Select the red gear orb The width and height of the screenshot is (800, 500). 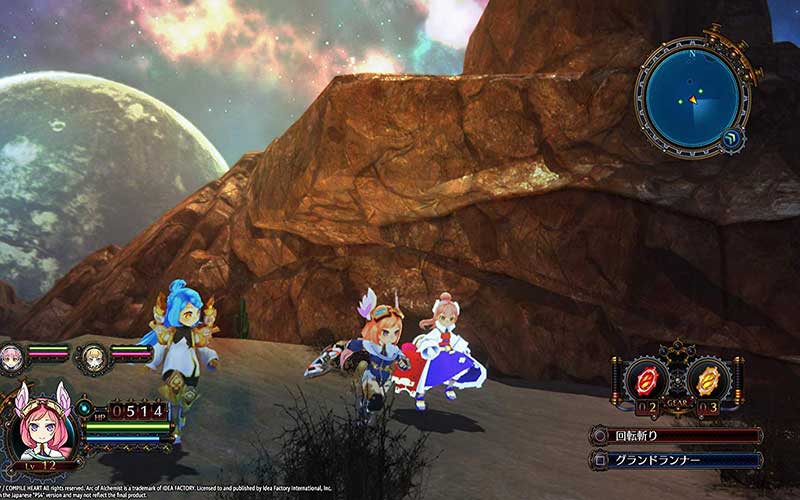click(649, 380)
